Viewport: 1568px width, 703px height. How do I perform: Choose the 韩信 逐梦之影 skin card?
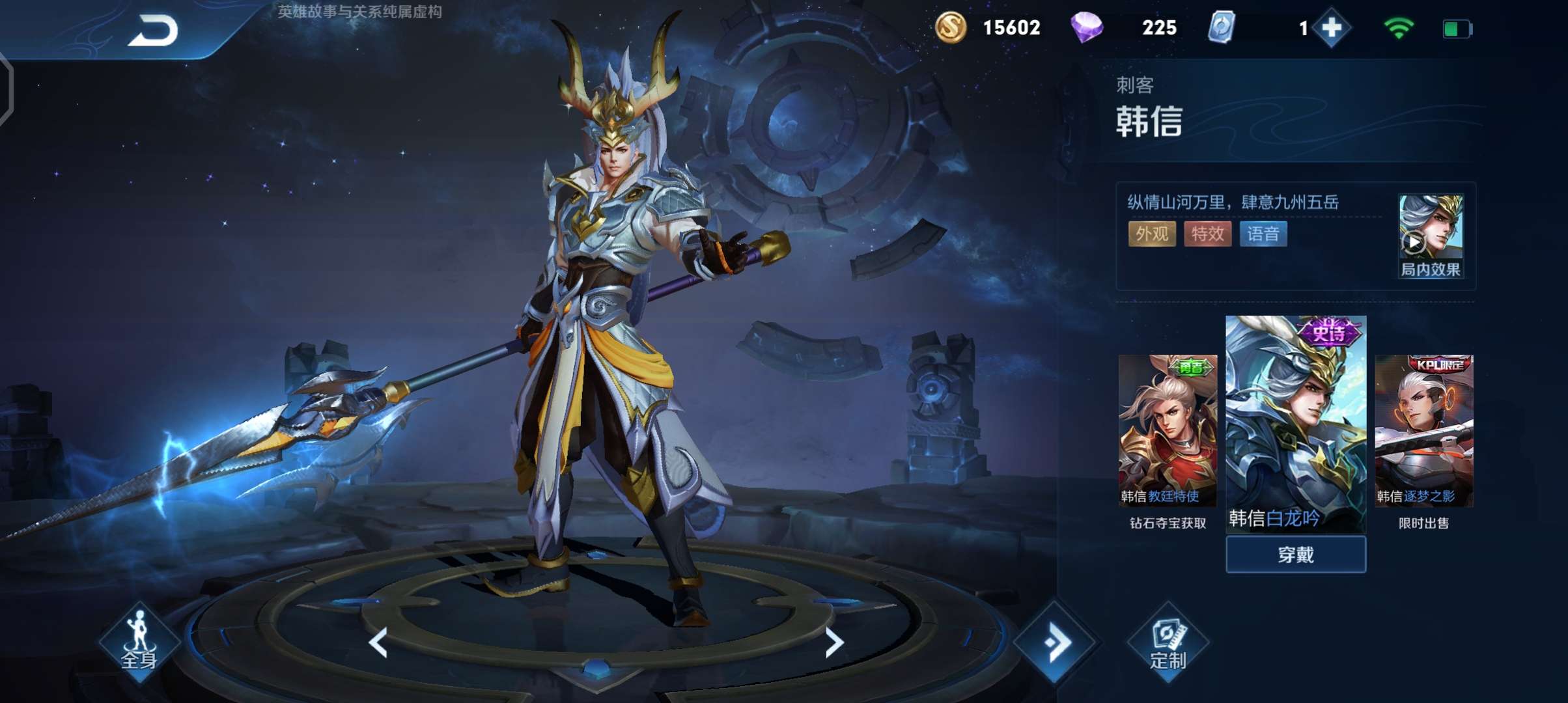(x=1424, y=430)
